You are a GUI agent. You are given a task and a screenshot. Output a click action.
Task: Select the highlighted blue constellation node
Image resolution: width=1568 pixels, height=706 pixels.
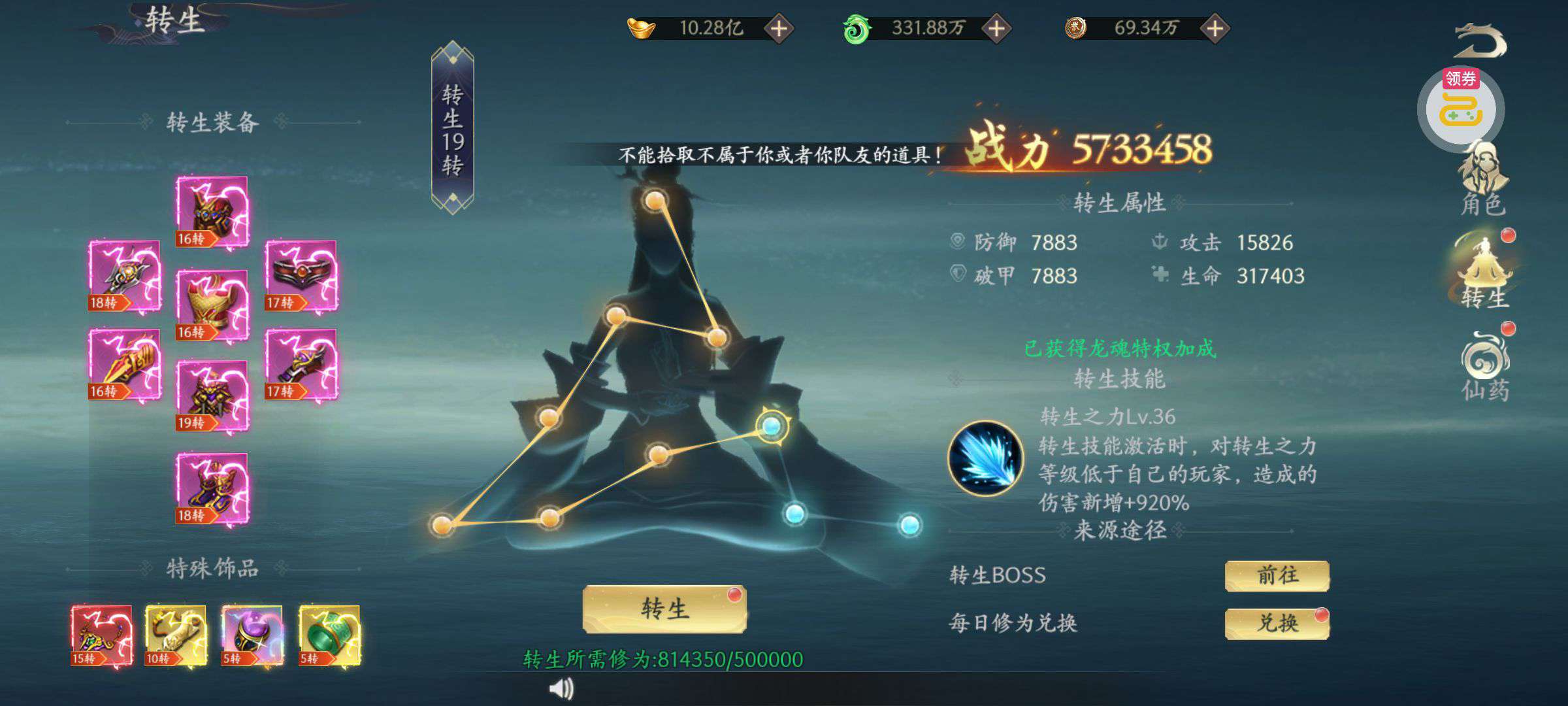(x=772, y=426)
